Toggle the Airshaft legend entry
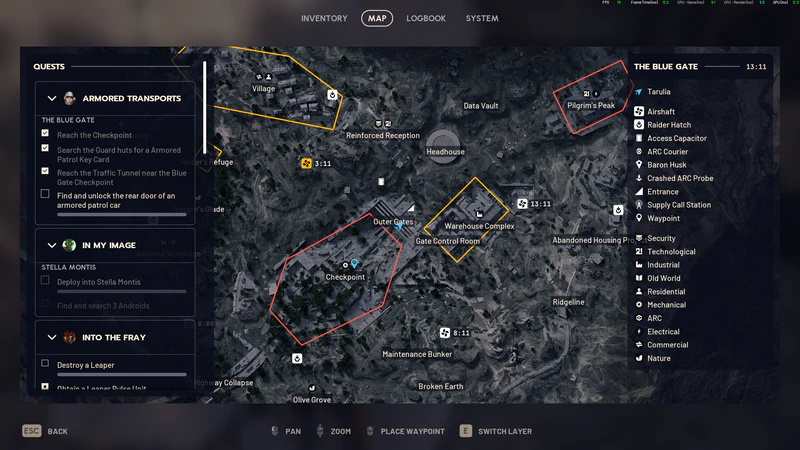This screenshot has width=800, height=450. point(660,111)
